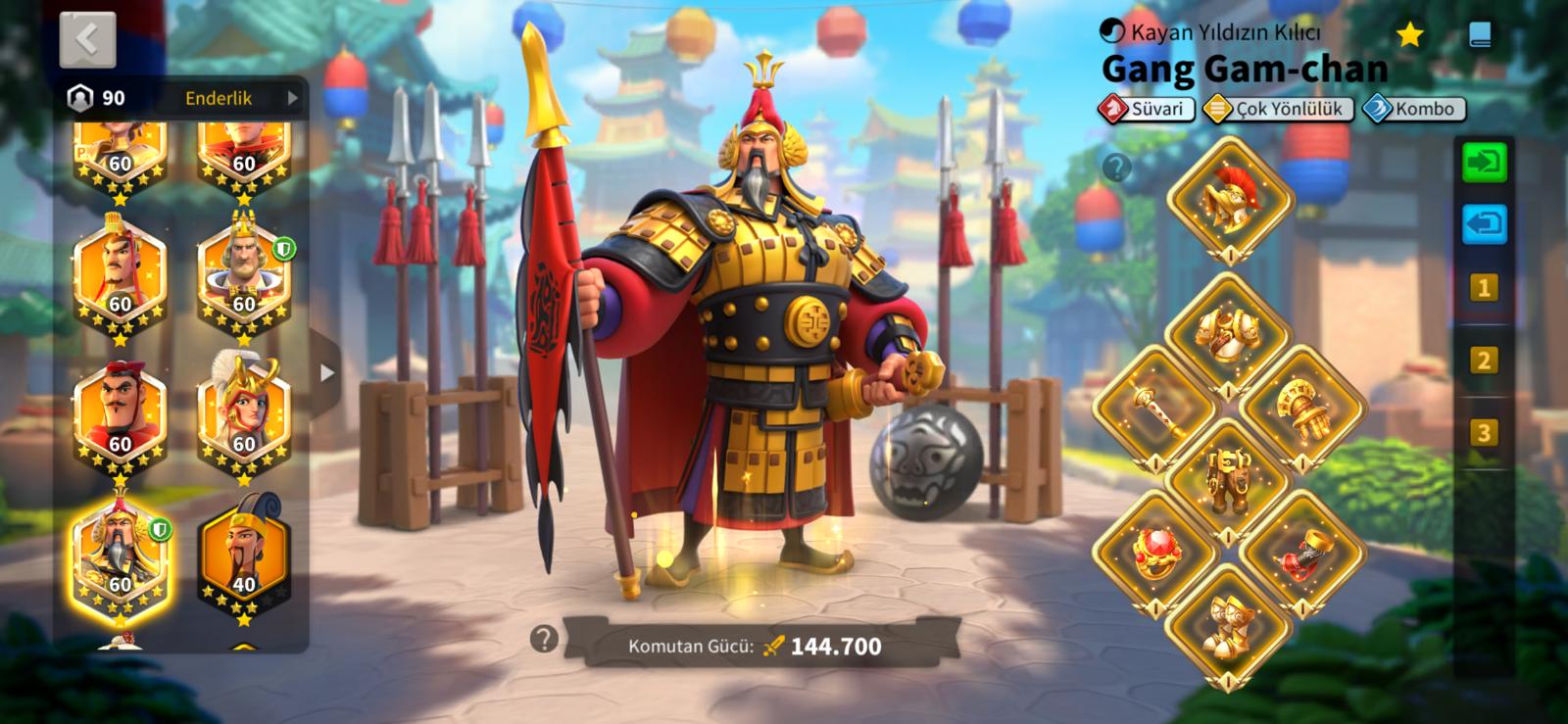
Task: Select the golden gloves equipment slot
Action: pyautogui.click(x=1302, y=410)
